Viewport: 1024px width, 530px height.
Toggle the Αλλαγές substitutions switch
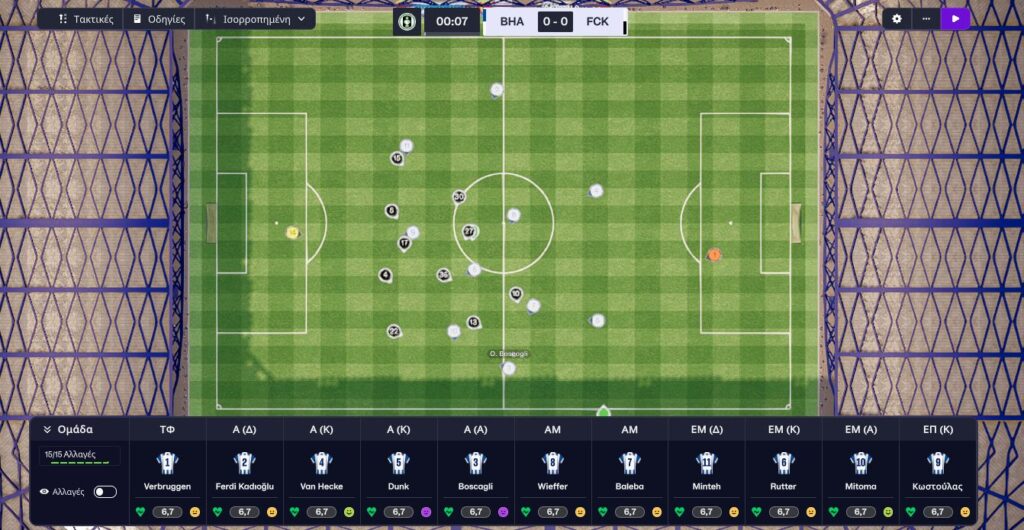105,492
